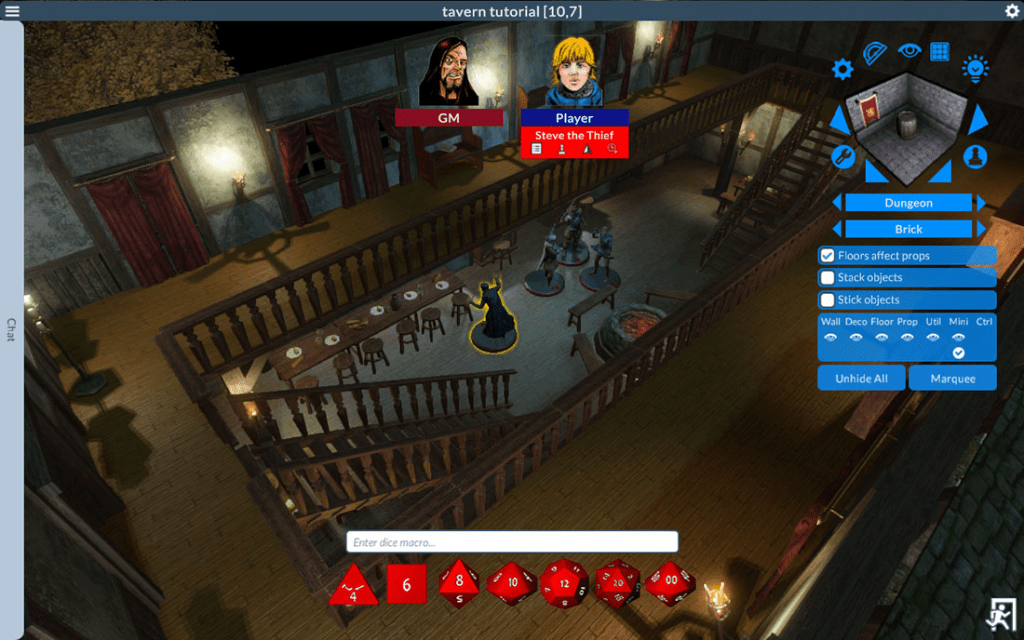Screen dimensions: 1024x640
Task: Roll the d6 die
Action: coord(406,584)
